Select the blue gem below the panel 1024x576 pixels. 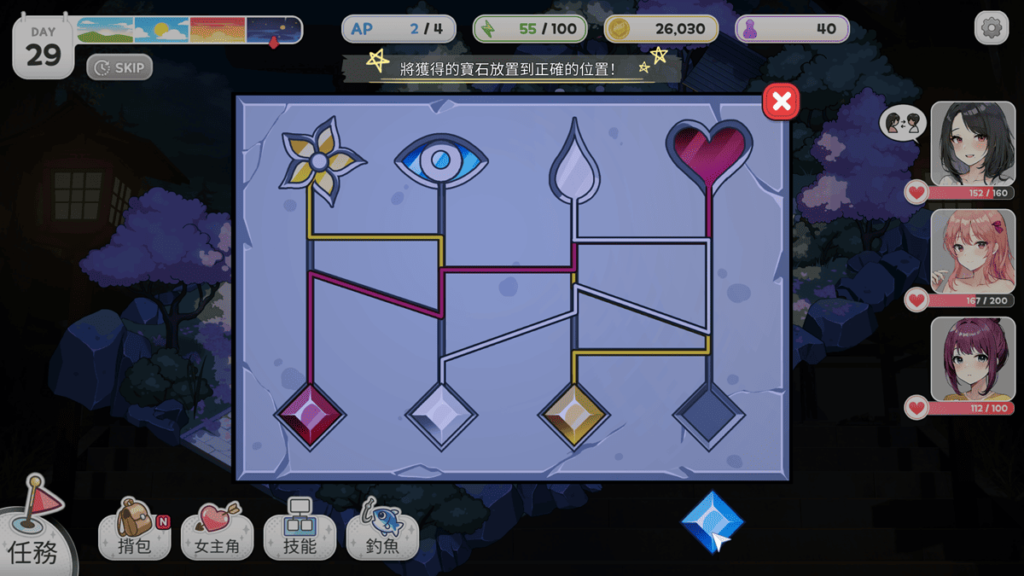click(x=712, y=522)
